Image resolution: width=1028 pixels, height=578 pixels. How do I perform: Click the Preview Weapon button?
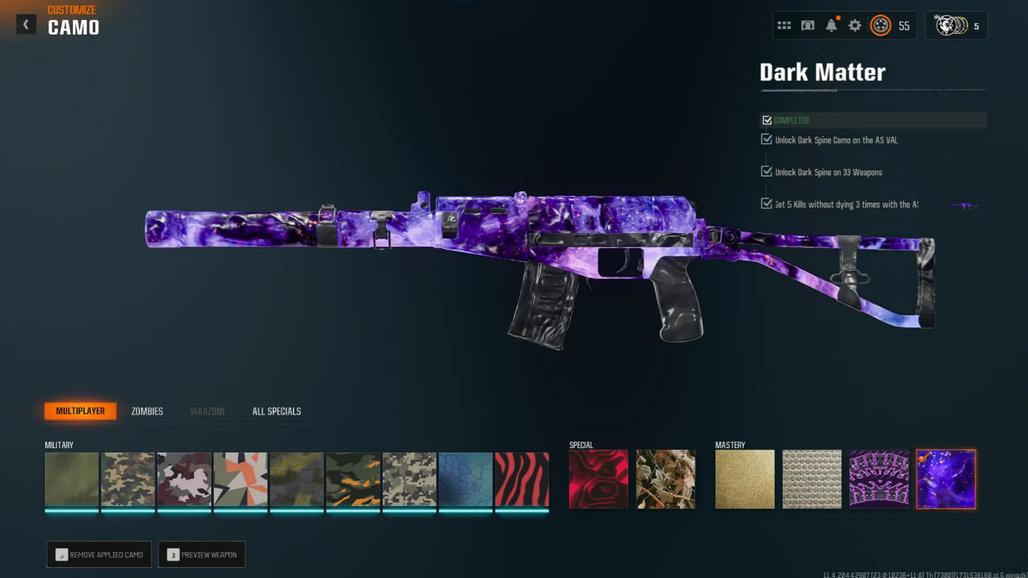(202, 555)
